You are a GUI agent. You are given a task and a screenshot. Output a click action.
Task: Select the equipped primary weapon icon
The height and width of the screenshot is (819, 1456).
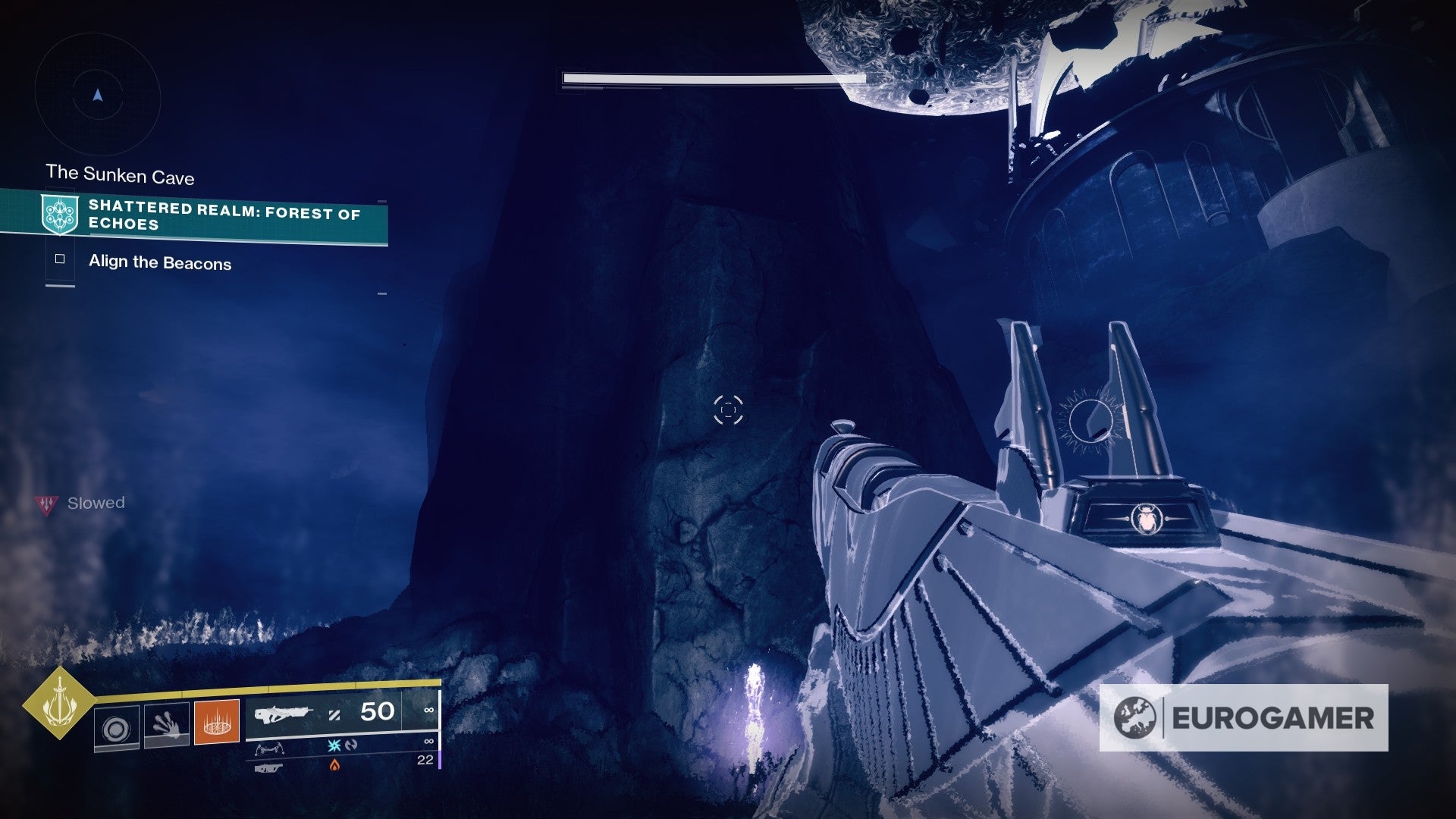click(x=284, y=714)
